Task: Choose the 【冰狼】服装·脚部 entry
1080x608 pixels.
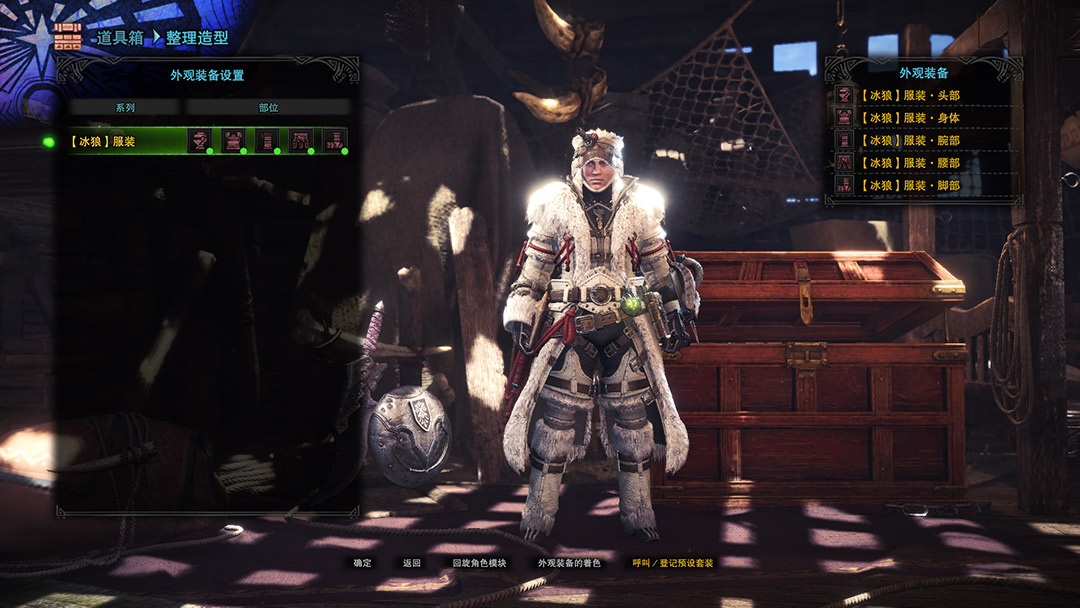Action: [x=913, y=186]
